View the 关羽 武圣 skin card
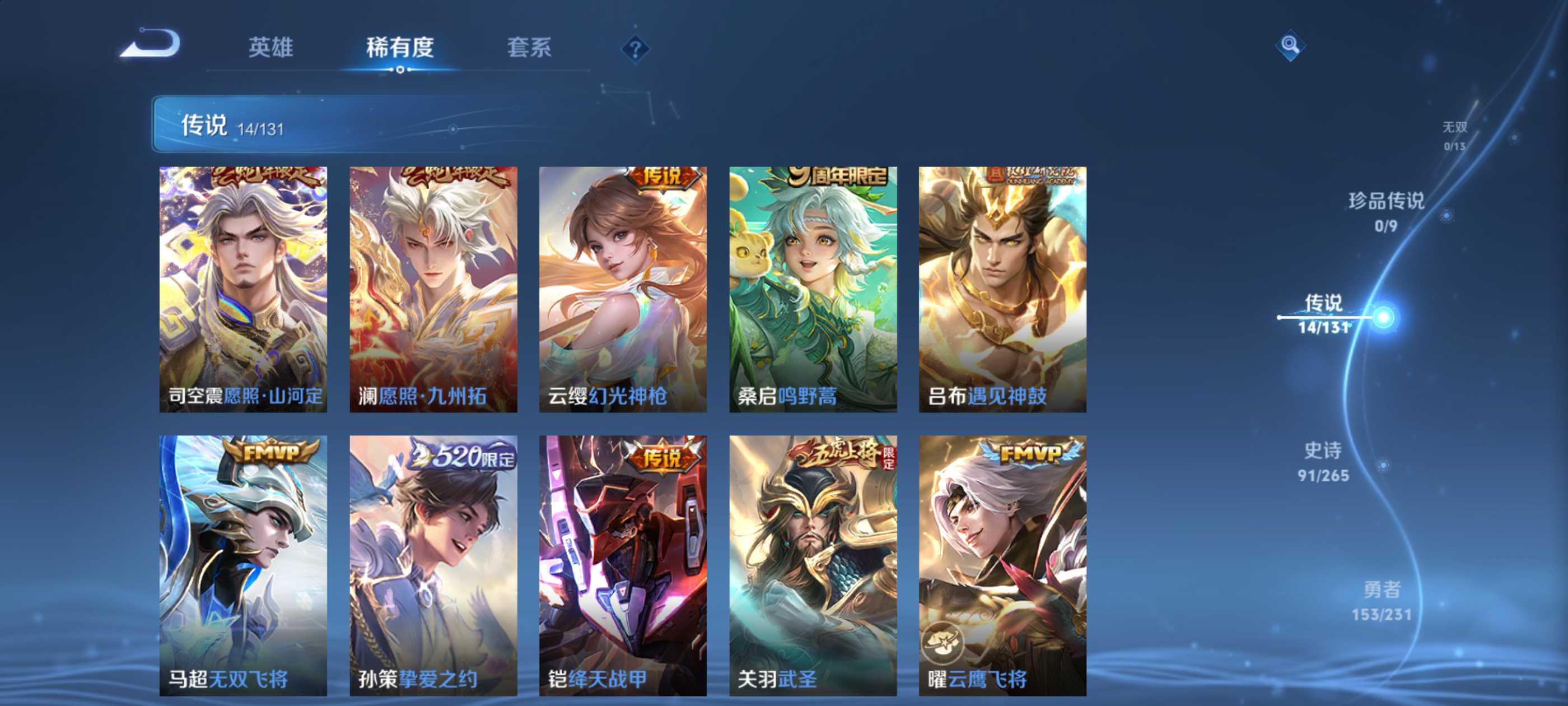 click(x=813, y=565)
